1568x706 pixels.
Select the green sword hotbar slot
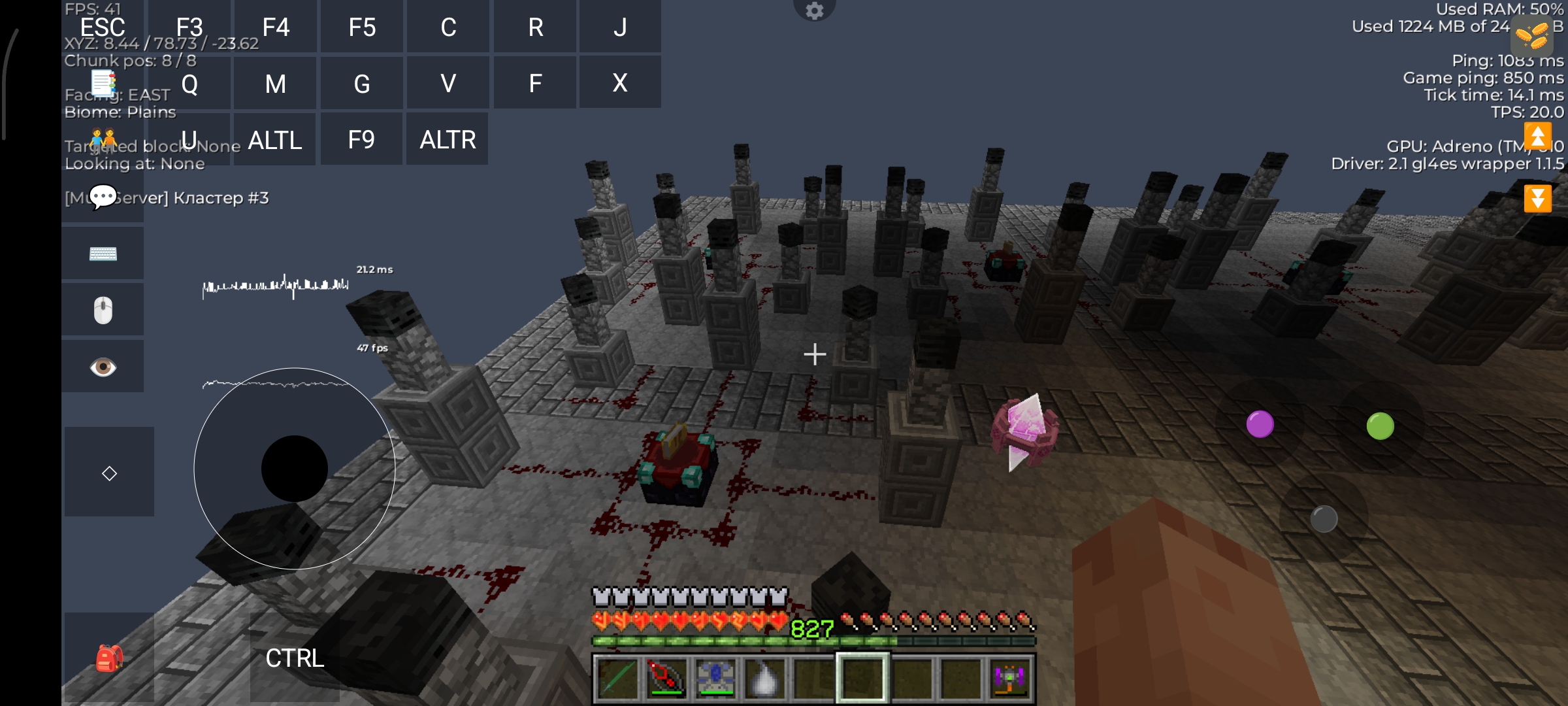617,679
